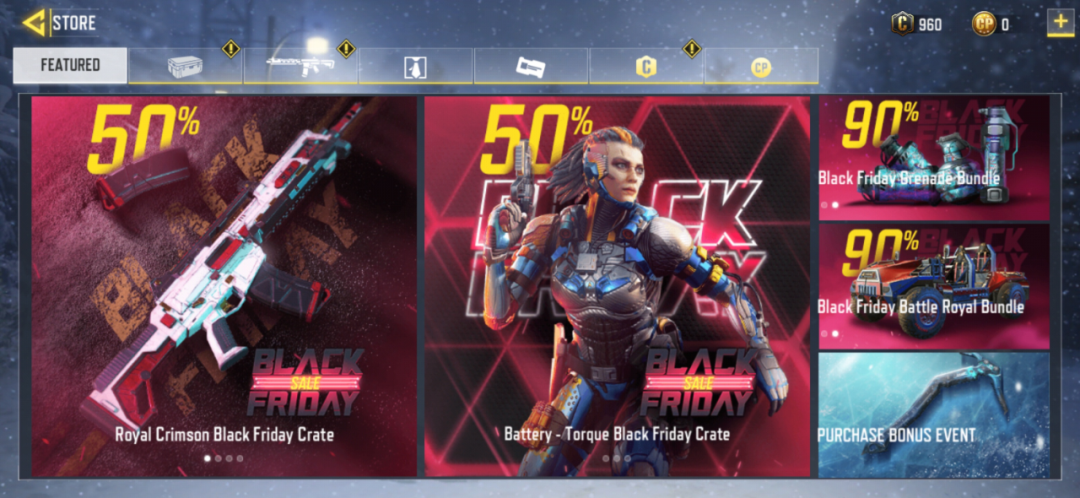This screenshot has height=498, width=1080.
Task: Open the crate category tab
Action: (185, 66)
